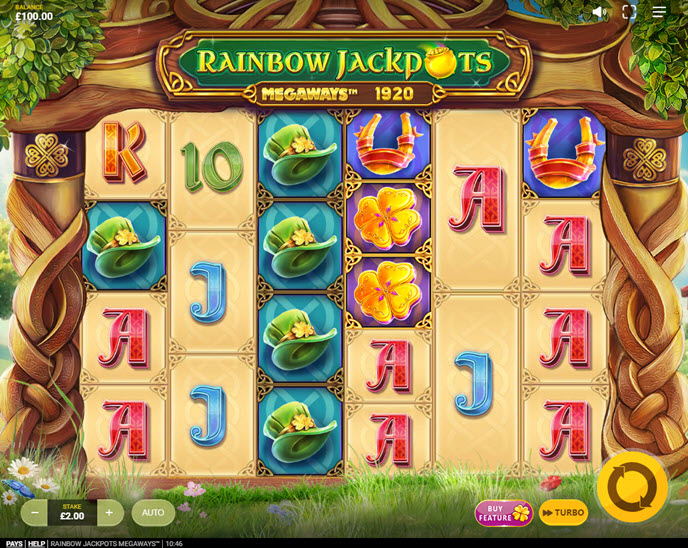Open the Auto spin settings
688x548 pixels.
point(153,513)
